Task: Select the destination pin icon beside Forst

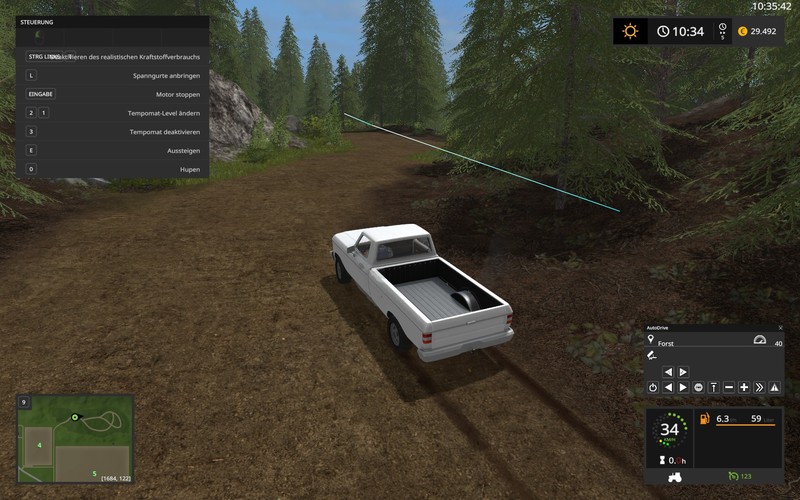Action: pos(651,341)
